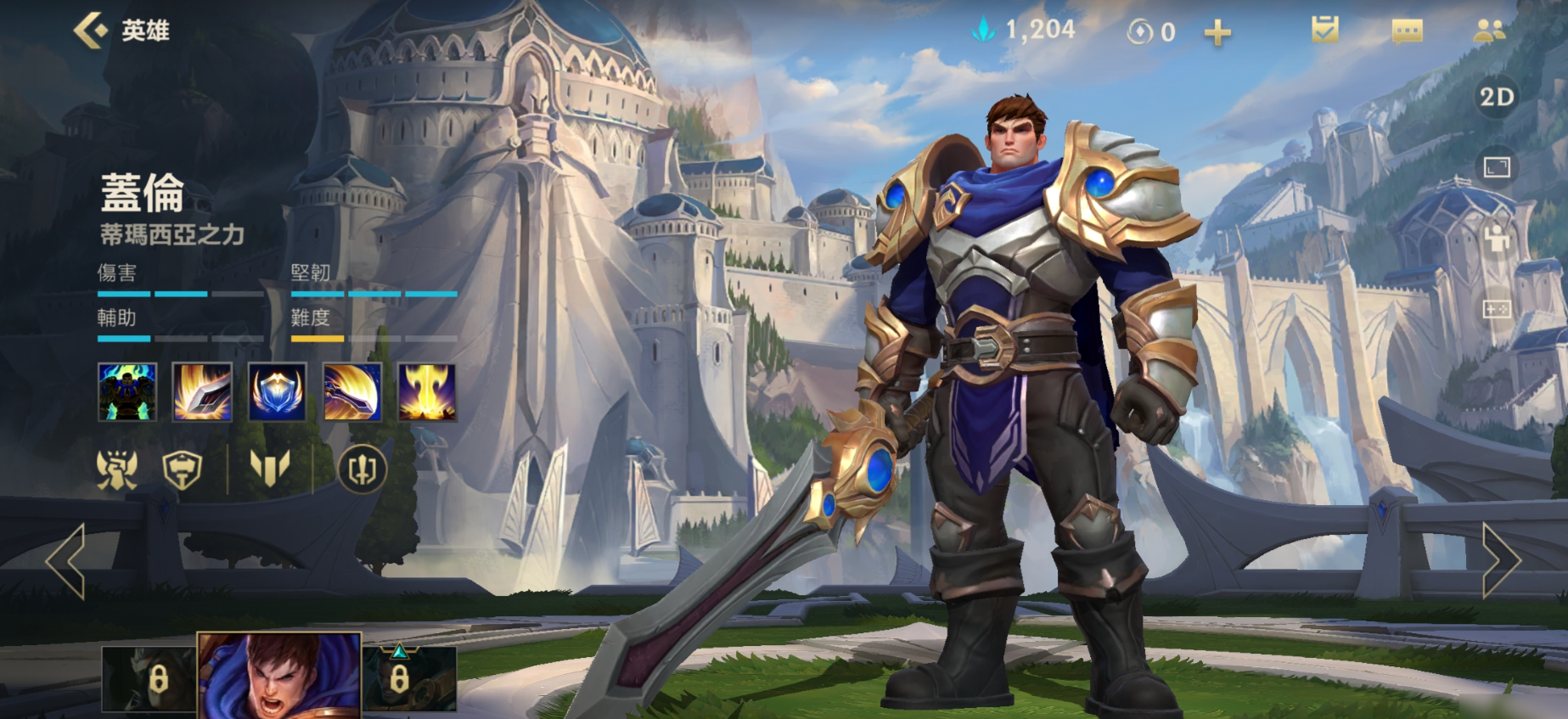Select the flaming sword strike ability icon
The height and width of the screenshot is (719, 1568).
tap(202, 391)
